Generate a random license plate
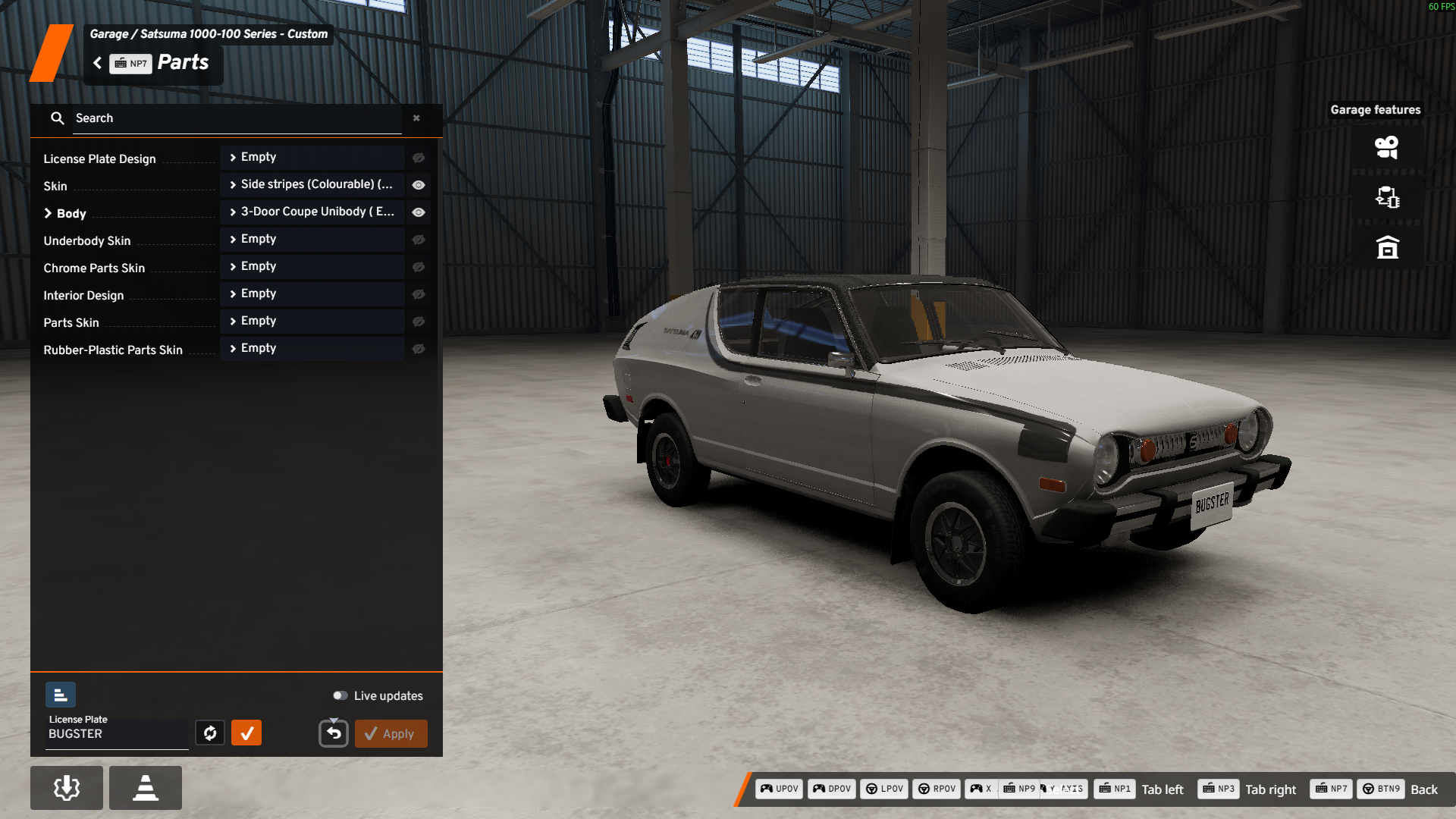The height and width of the screenshot is (819, 1456). [210, 733]
